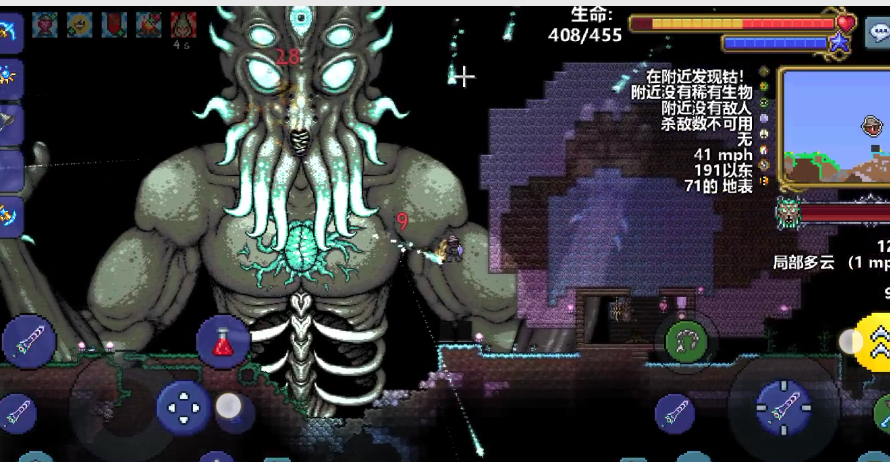Activate the green grappling hook button
Image resolution: width=890 pixels, height=462 pixels.
pyautogui.click(x=686, y=342)
